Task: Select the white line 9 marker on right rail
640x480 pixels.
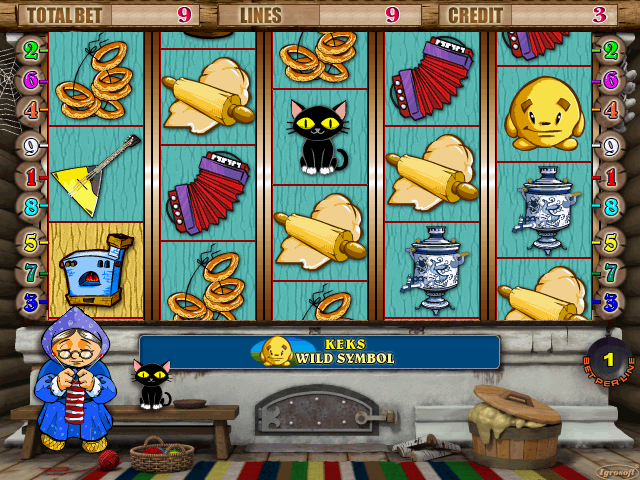Action: (x=609, y=145)
